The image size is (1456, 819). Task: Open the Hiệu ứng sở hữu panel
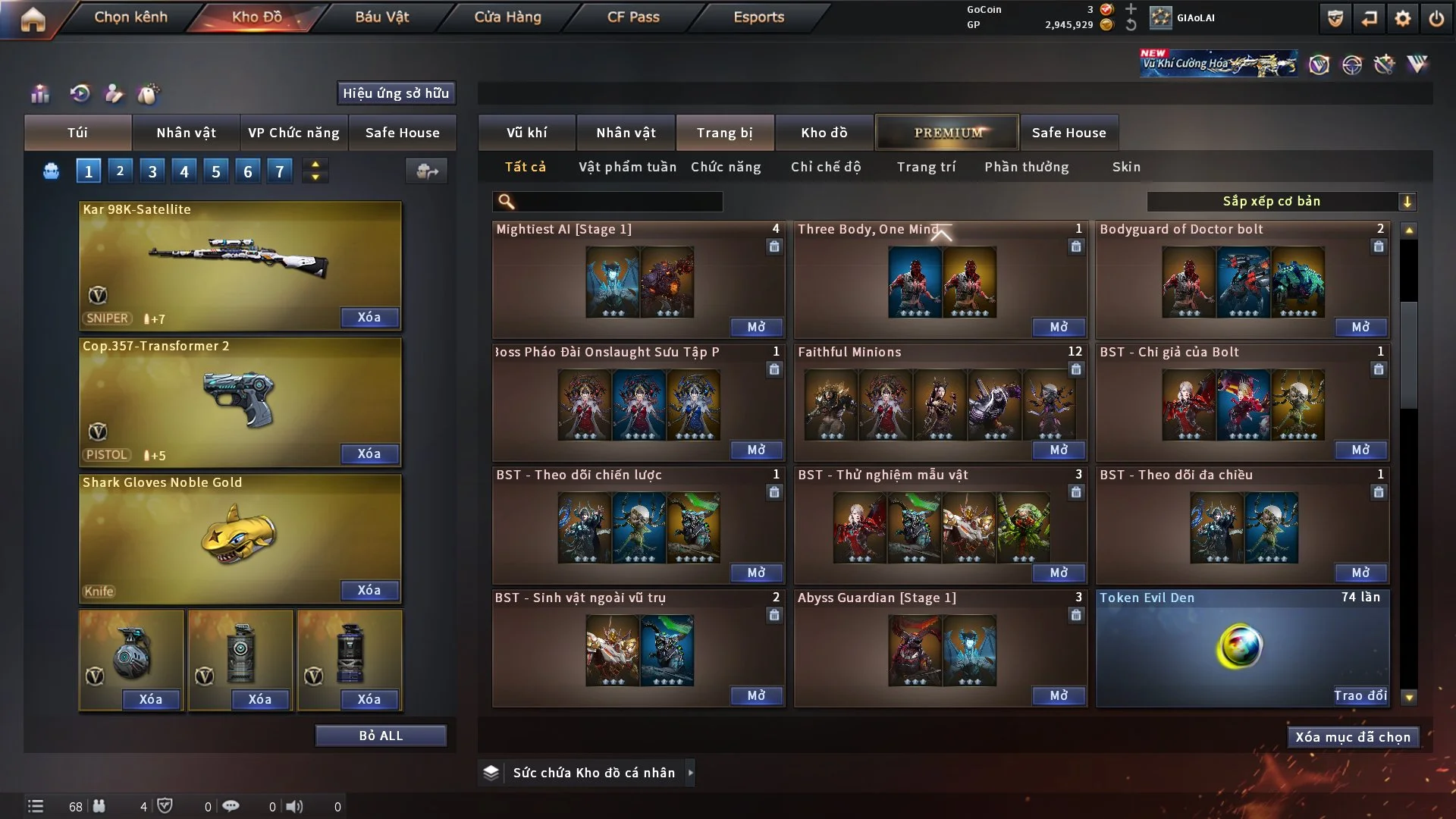pyautogui.click(x=396, y=93)
